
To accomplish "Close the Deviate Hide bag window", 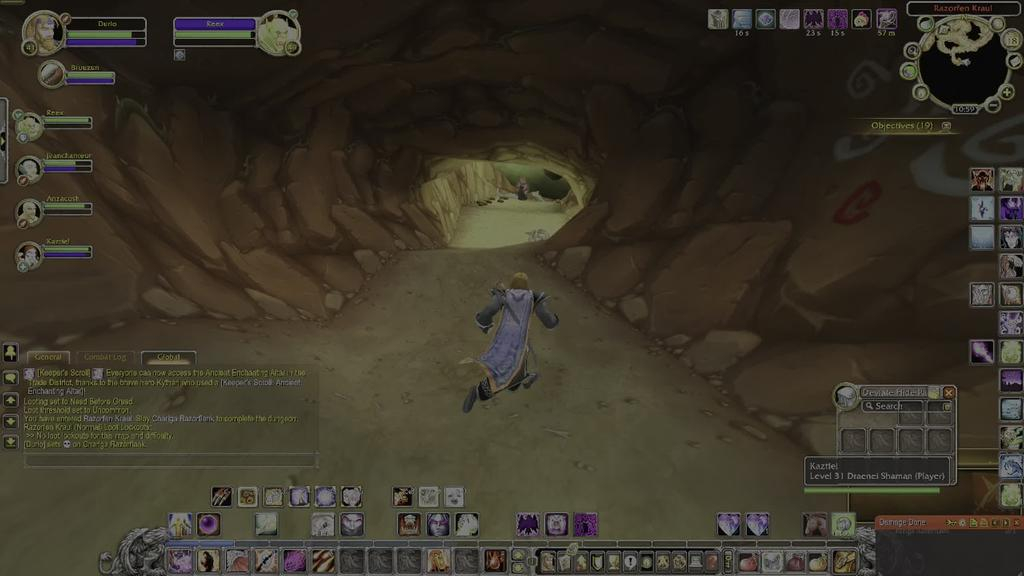I will click(x=949, y=393).
